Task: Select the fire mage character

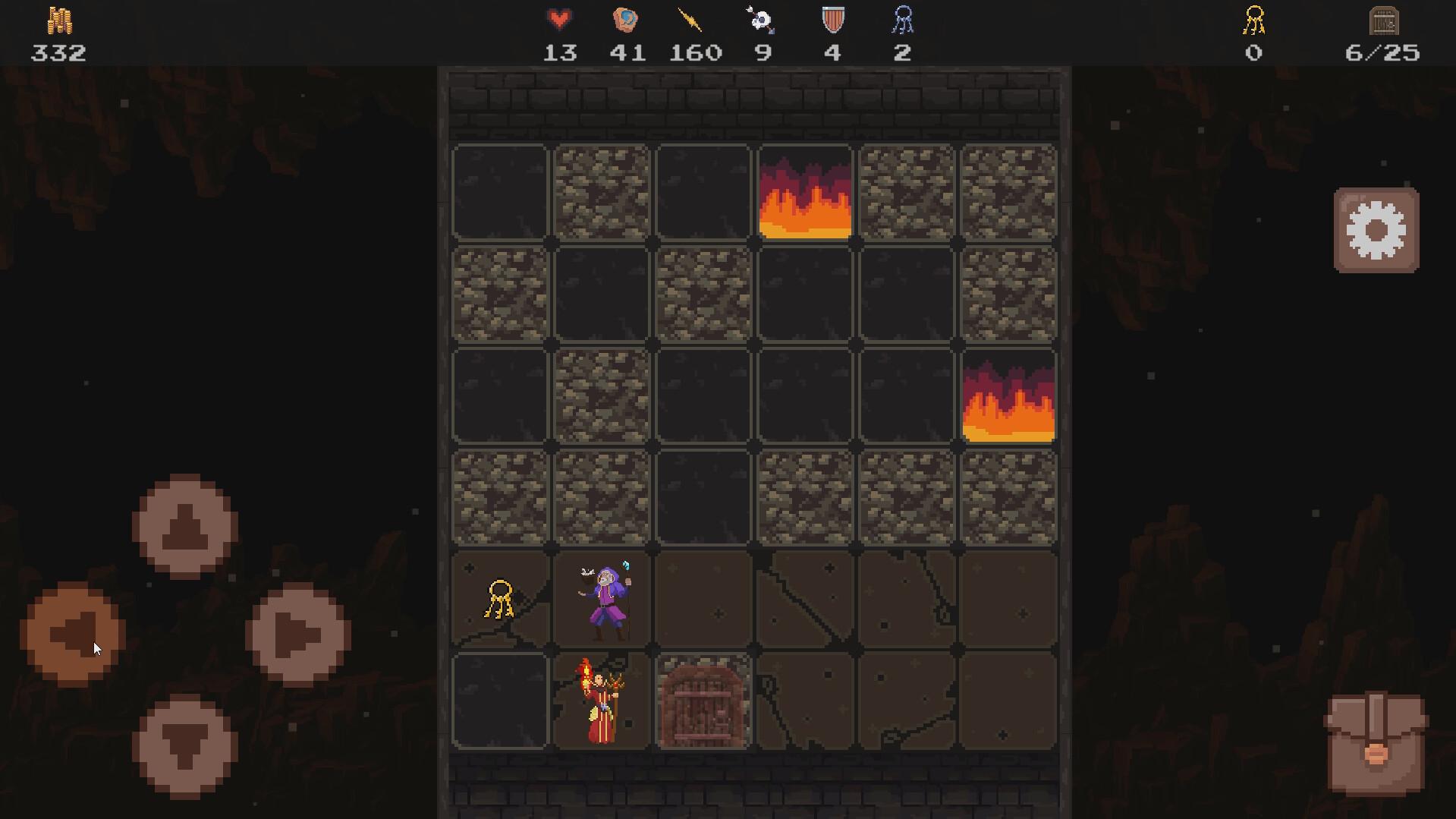Action: point(599,702)
